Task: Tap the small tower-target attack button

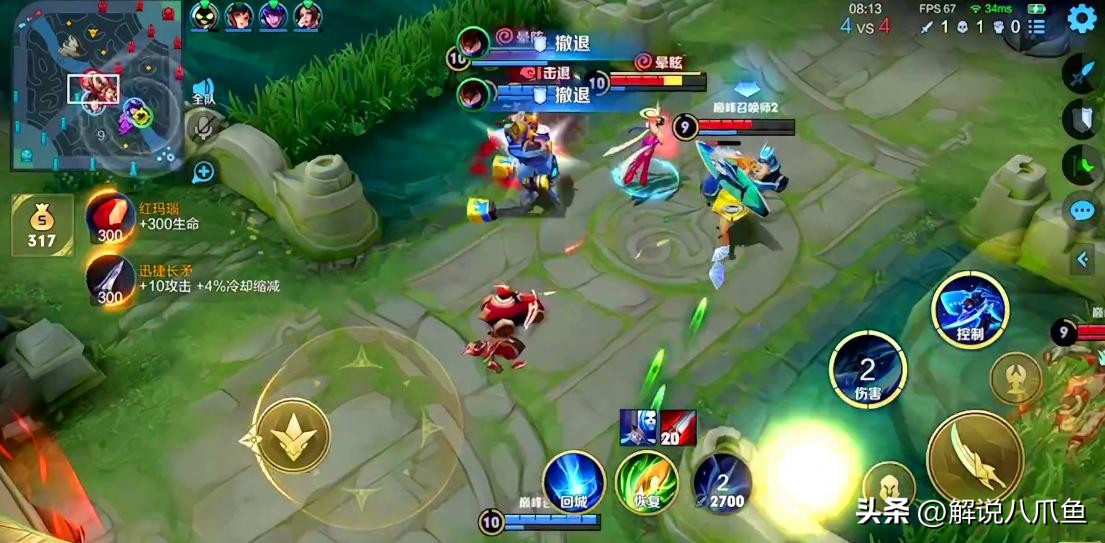Action: pos(1016,378)
